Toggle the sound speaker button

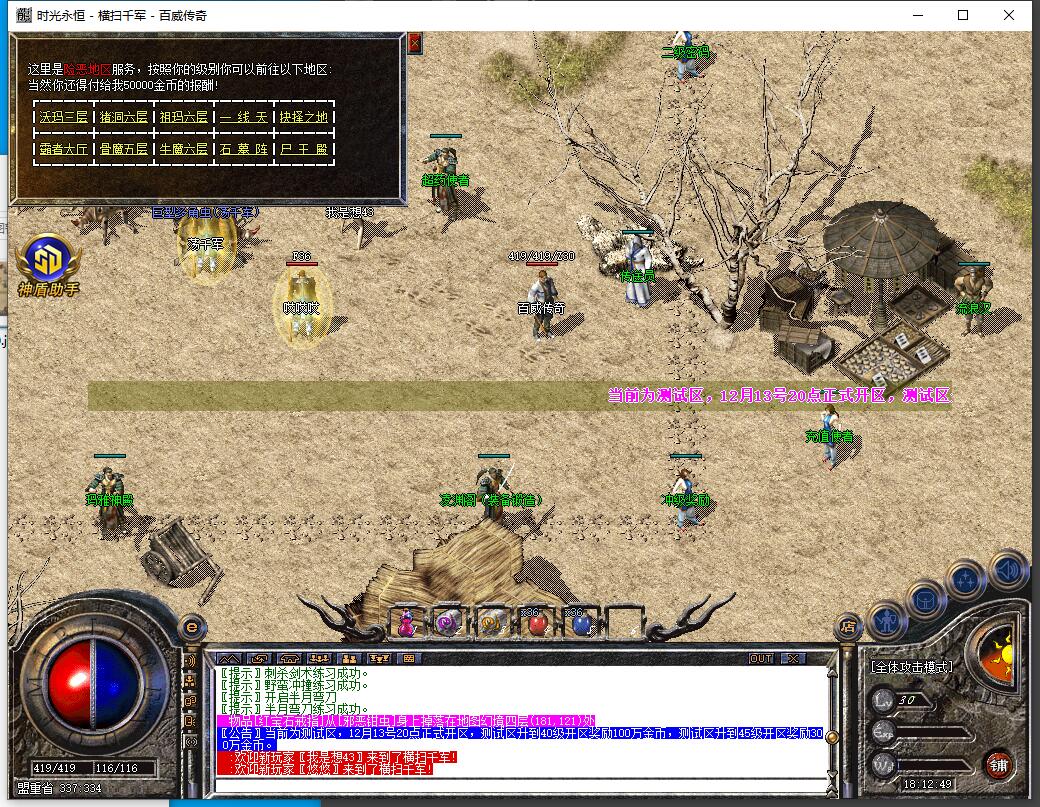click(1008, 569)
